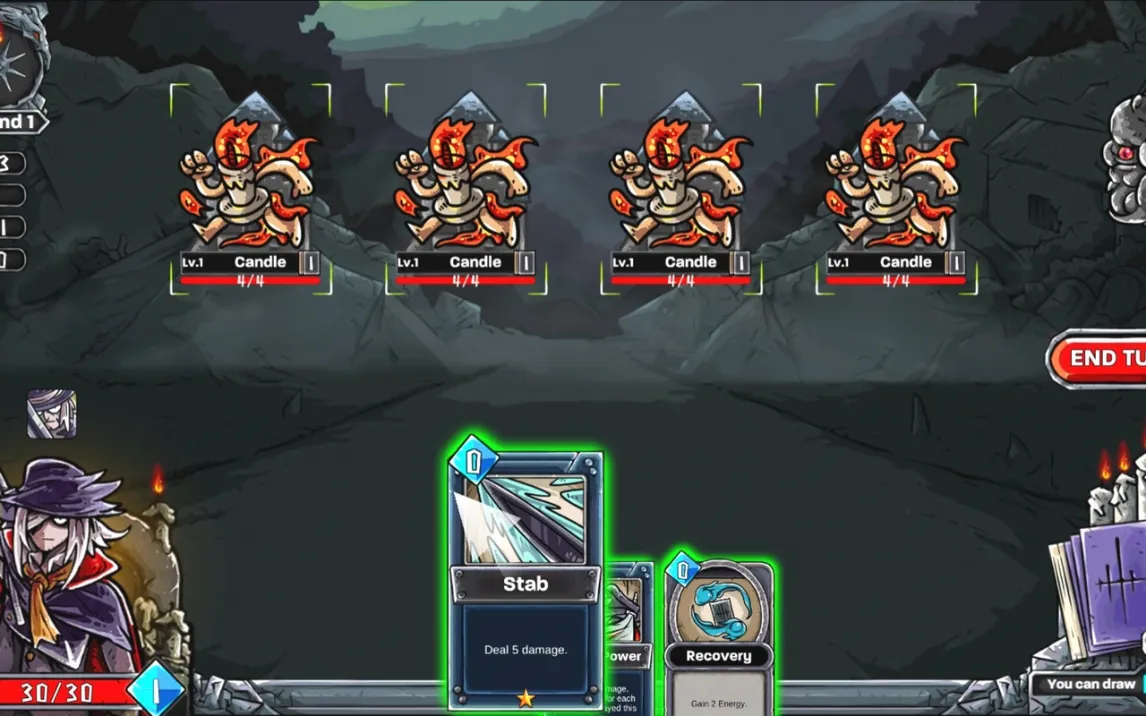Image resolution: width=1146 pixels, height=716 pixels.
Task: End the current turn
Action: click(1100, 358)
